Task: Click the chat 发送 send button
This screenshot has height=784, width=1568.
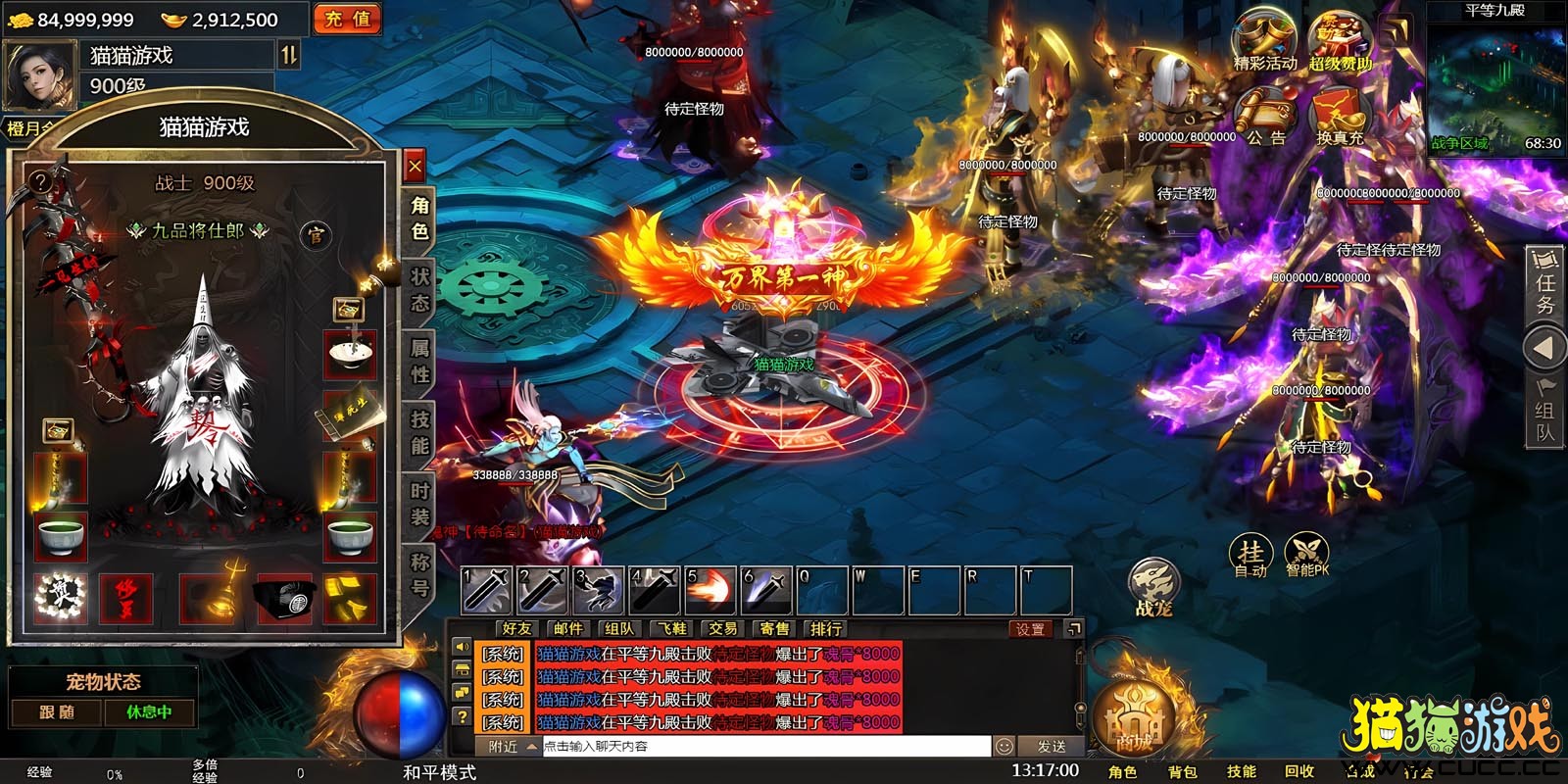Action: [1051, 747]
